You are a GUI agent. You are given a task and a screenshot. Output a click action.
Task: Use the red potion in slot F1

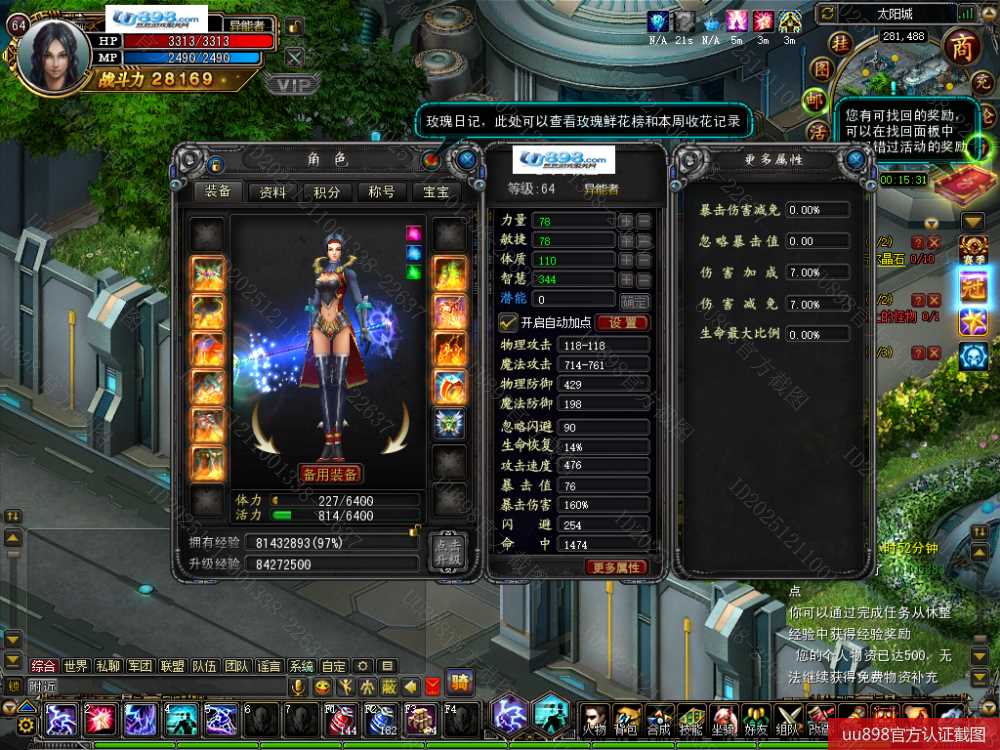tap(341, 718)
